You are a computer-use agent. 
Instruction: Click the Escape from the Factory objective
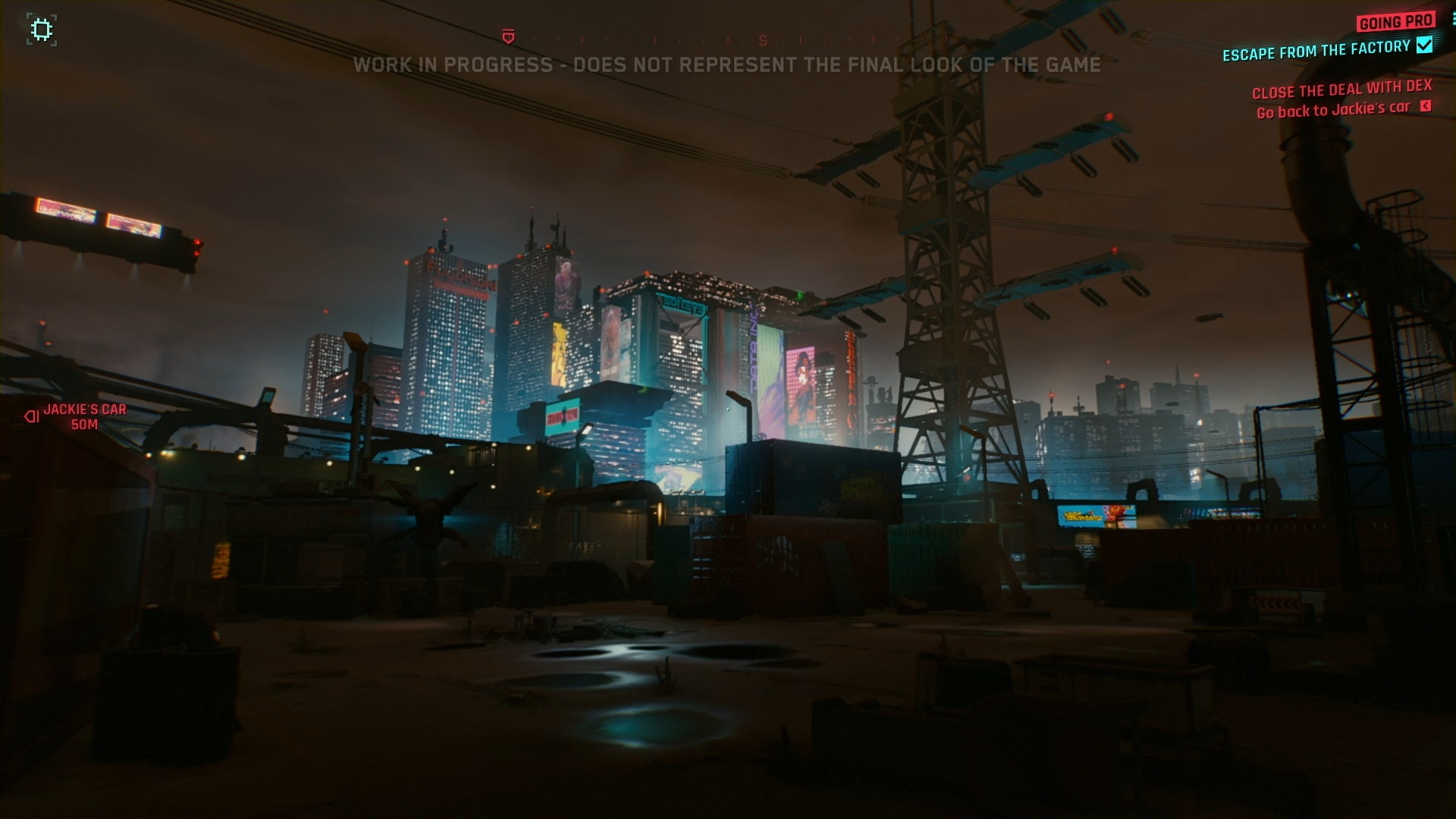(1316, 51)
